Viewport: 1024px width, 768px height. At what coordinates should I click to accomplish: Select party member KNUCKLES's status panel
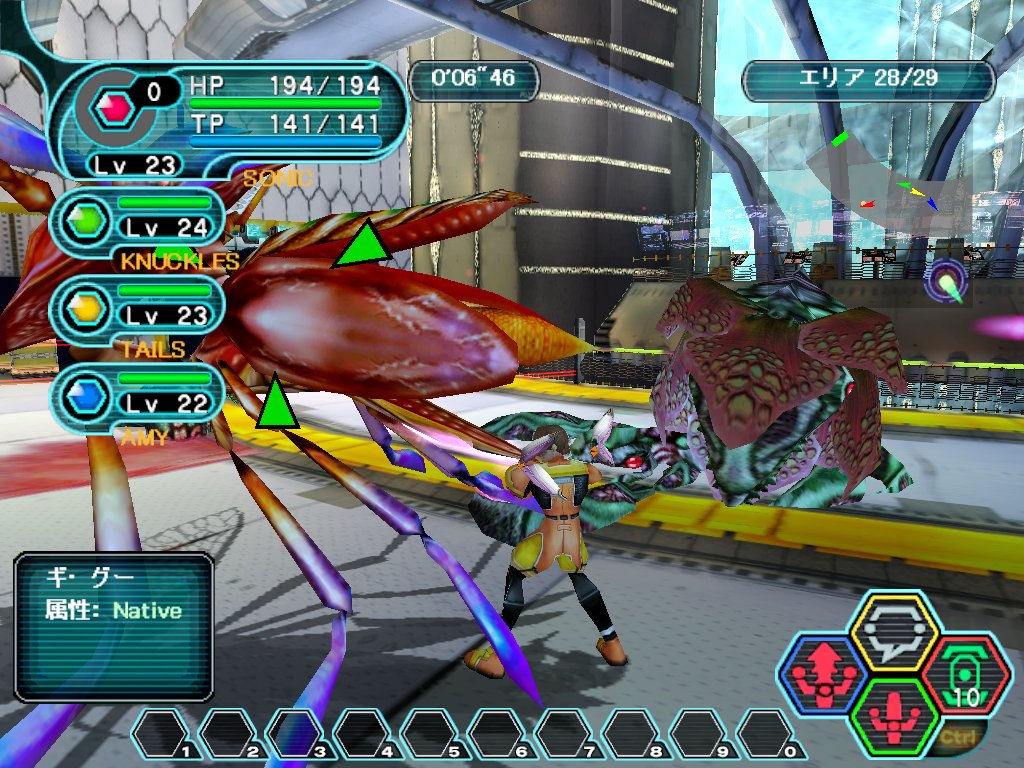[x=137, y=221]
